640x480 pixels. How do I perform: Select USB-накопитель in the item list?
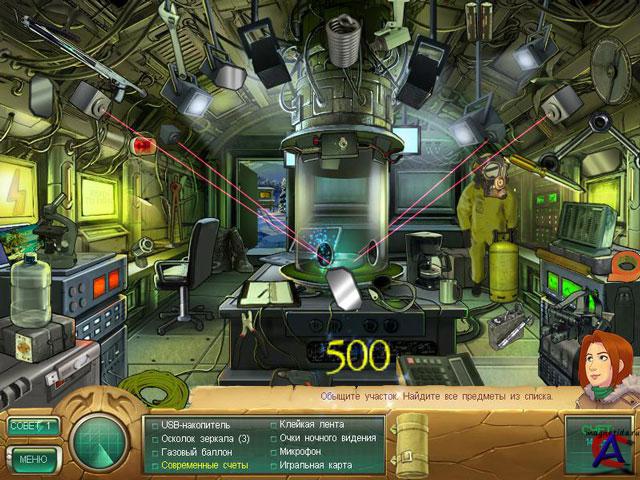pos(196,425)
